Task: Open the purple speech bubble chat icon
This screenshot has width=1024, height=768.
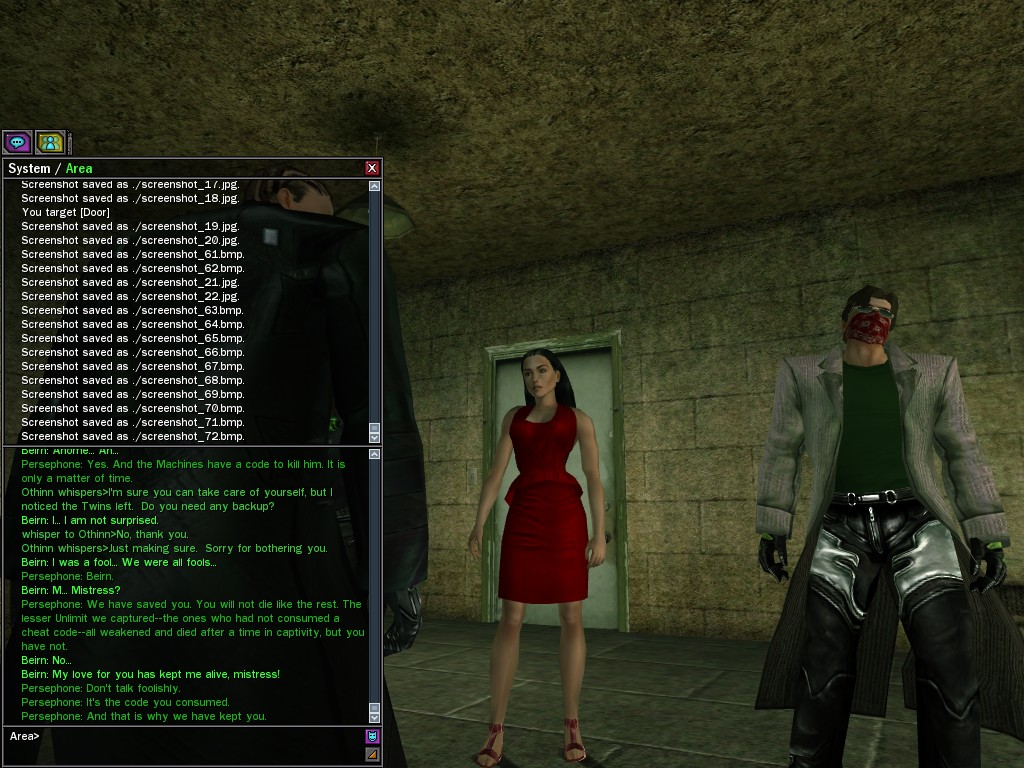Action: (x=17, y=142)
